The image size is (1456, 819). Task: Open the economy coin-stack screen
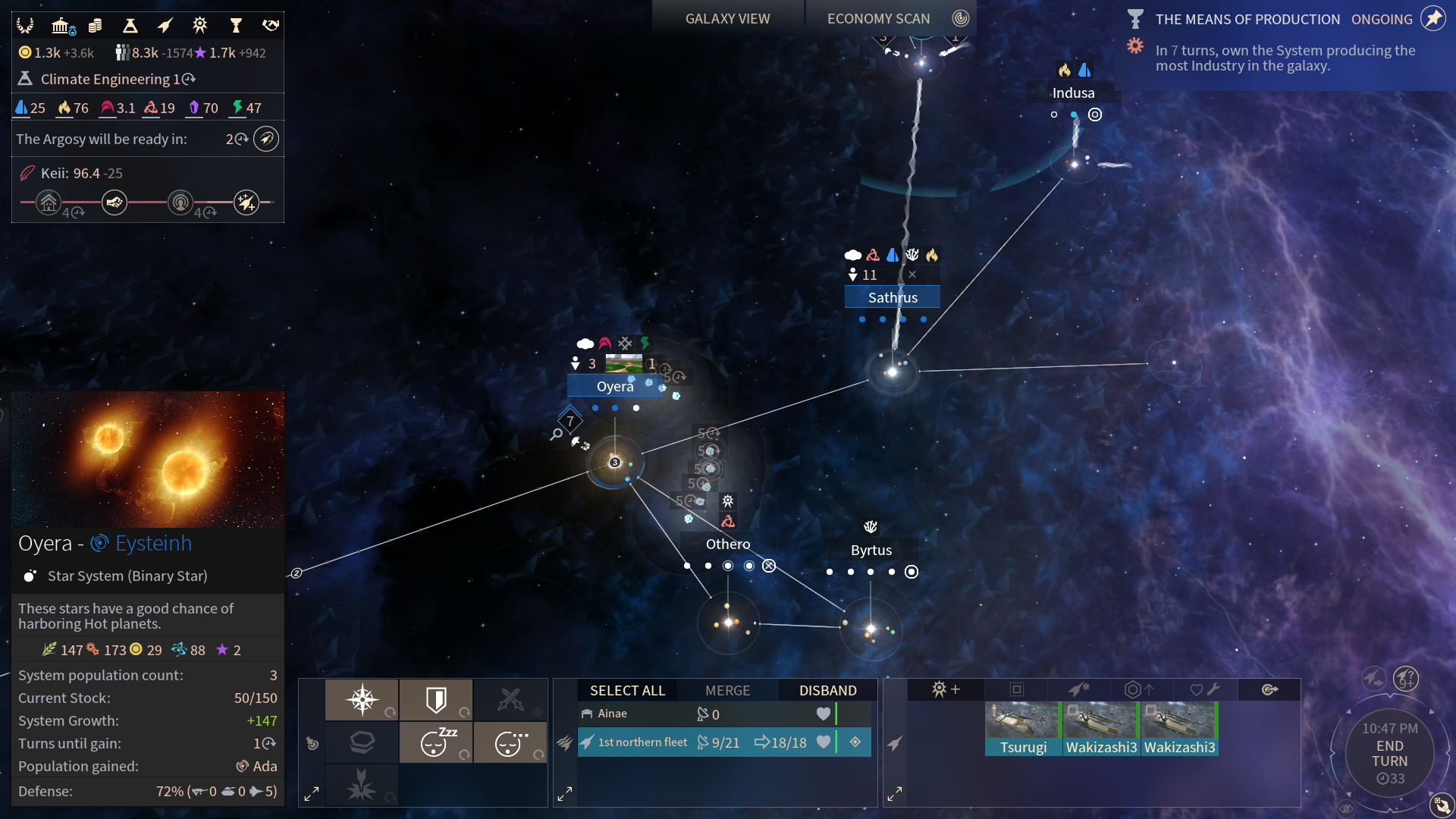tap(95, 27)
